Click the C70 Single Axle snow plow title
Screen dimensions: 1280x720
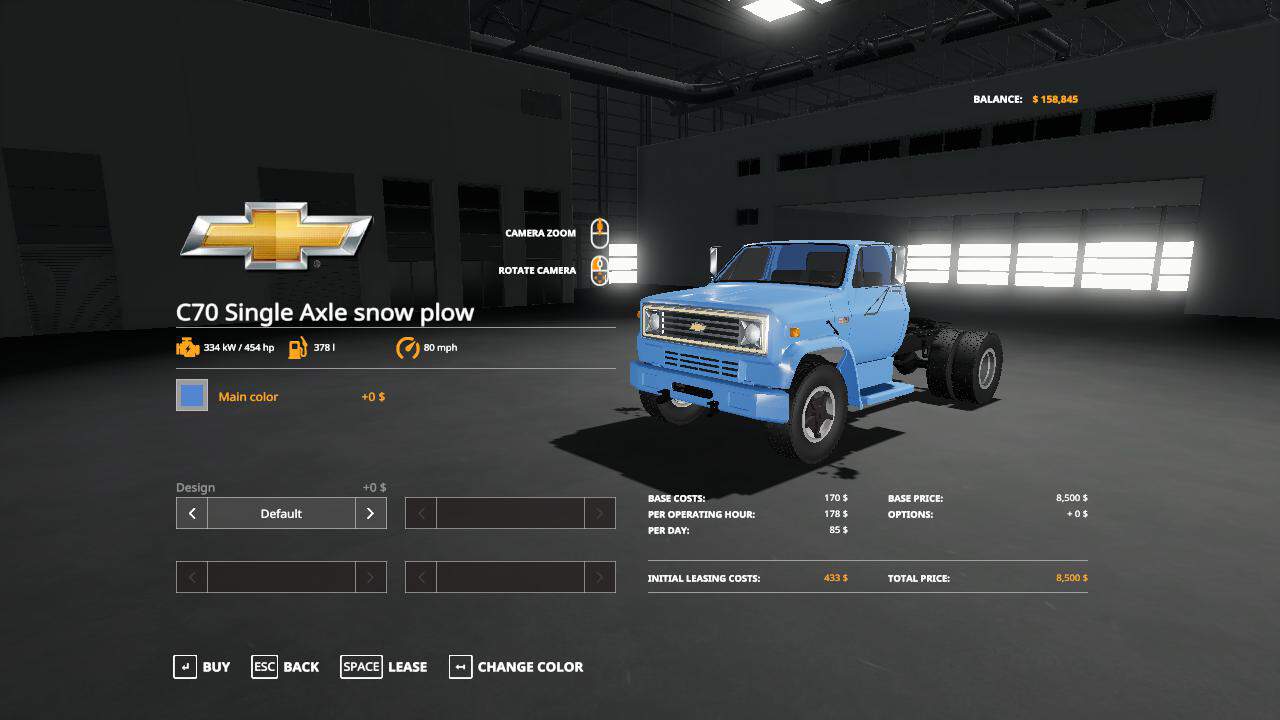pyautogui.click(x=327, y=312)
